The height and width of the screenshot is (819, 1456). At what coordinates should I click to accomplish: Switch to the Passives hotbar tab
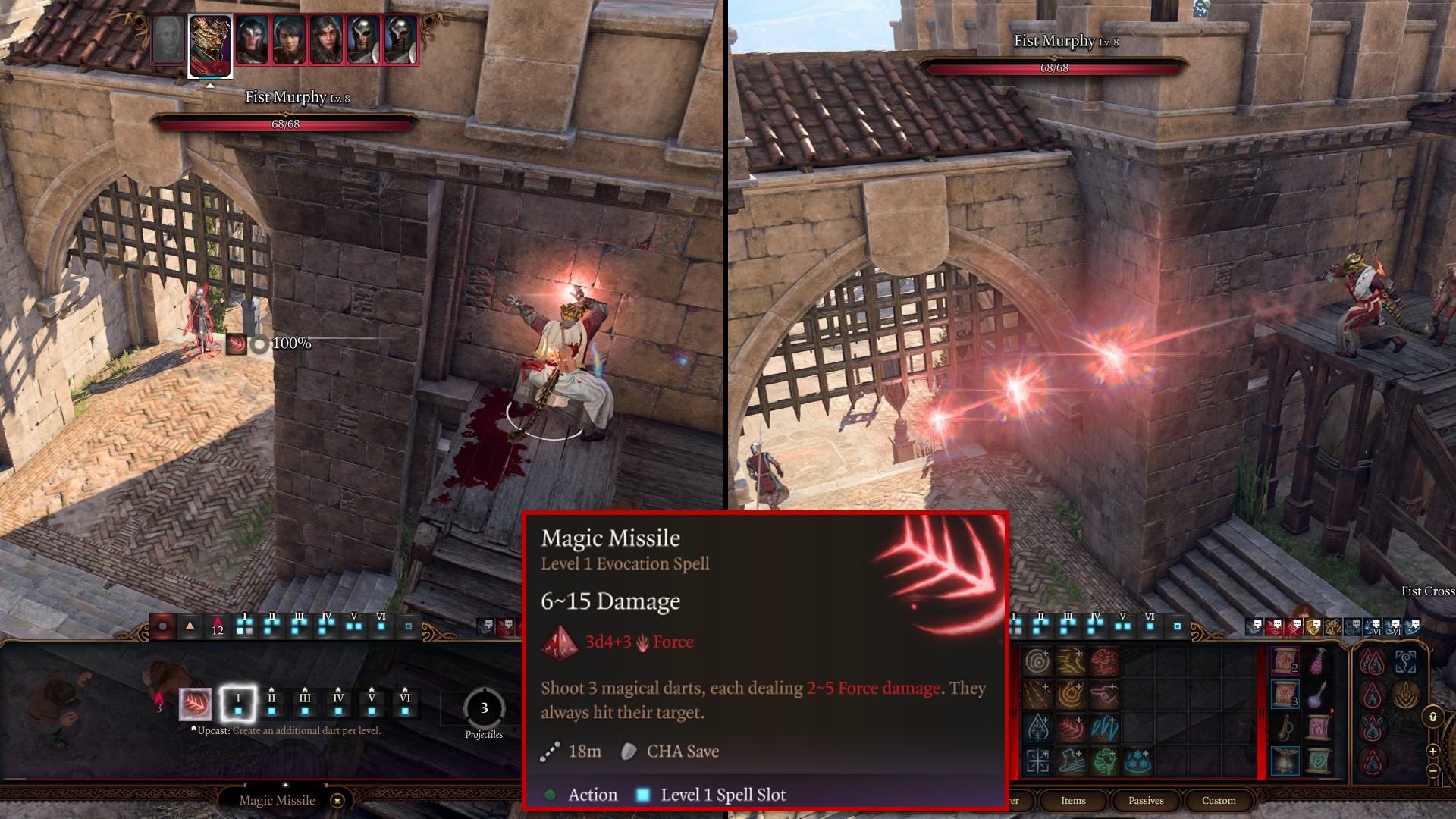click(x=1146, y=801)
